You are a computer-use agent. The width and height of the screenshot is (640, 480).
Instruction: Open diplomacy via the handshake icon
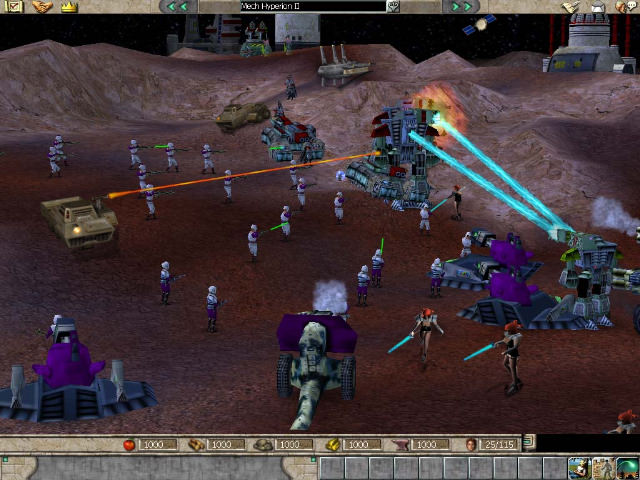click(x=42, y=7)
